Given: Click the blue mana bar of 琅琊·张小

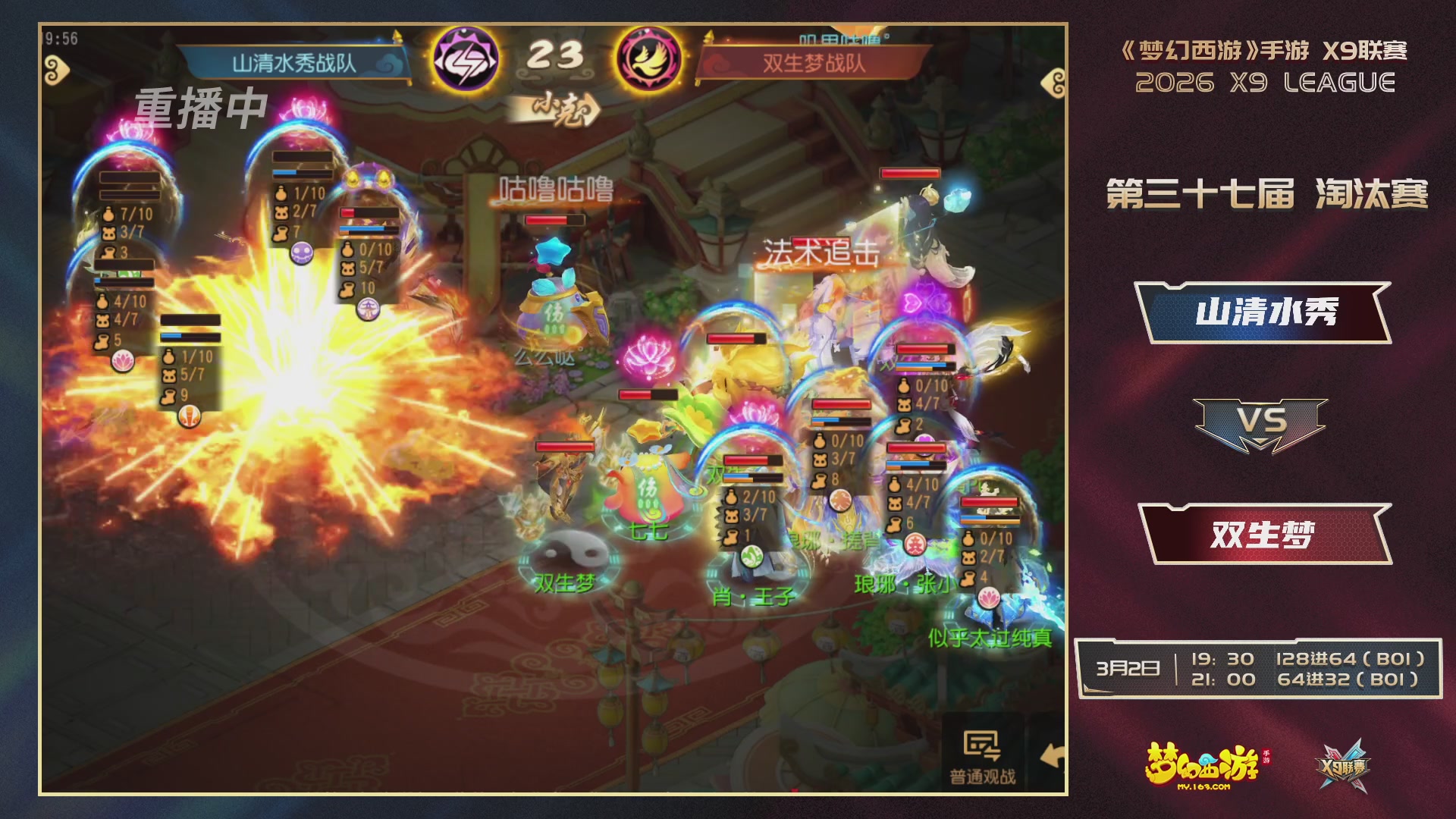Looking at the screenshot, I should coord(915,463).
